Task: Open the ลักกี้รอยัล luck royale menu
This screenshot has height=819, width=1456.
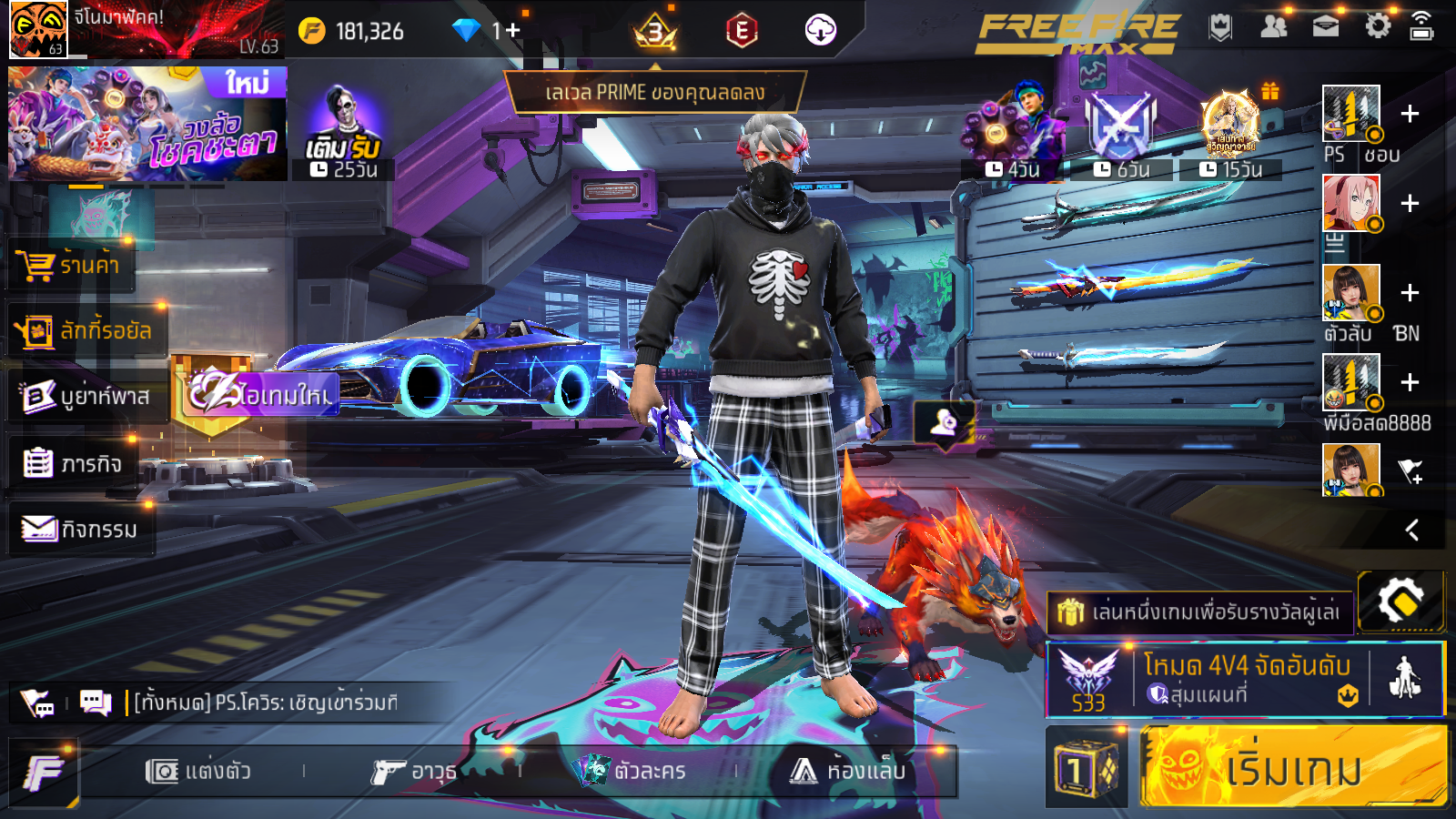Action: 86,331
